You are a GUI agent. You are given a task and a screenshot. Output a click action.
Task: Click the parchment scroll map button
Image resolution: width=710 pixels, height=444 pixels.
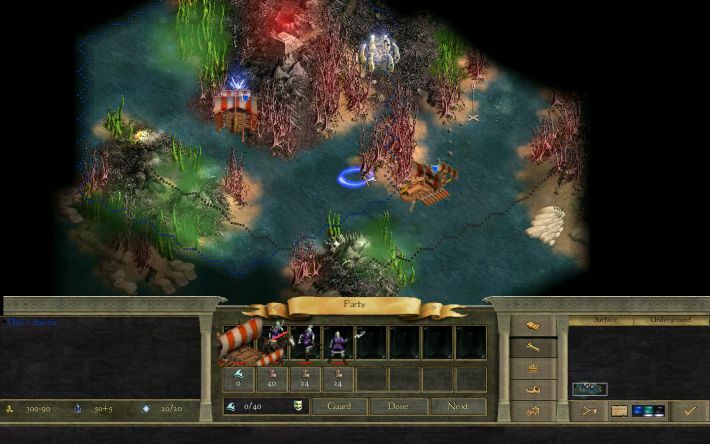pos(619,410)
